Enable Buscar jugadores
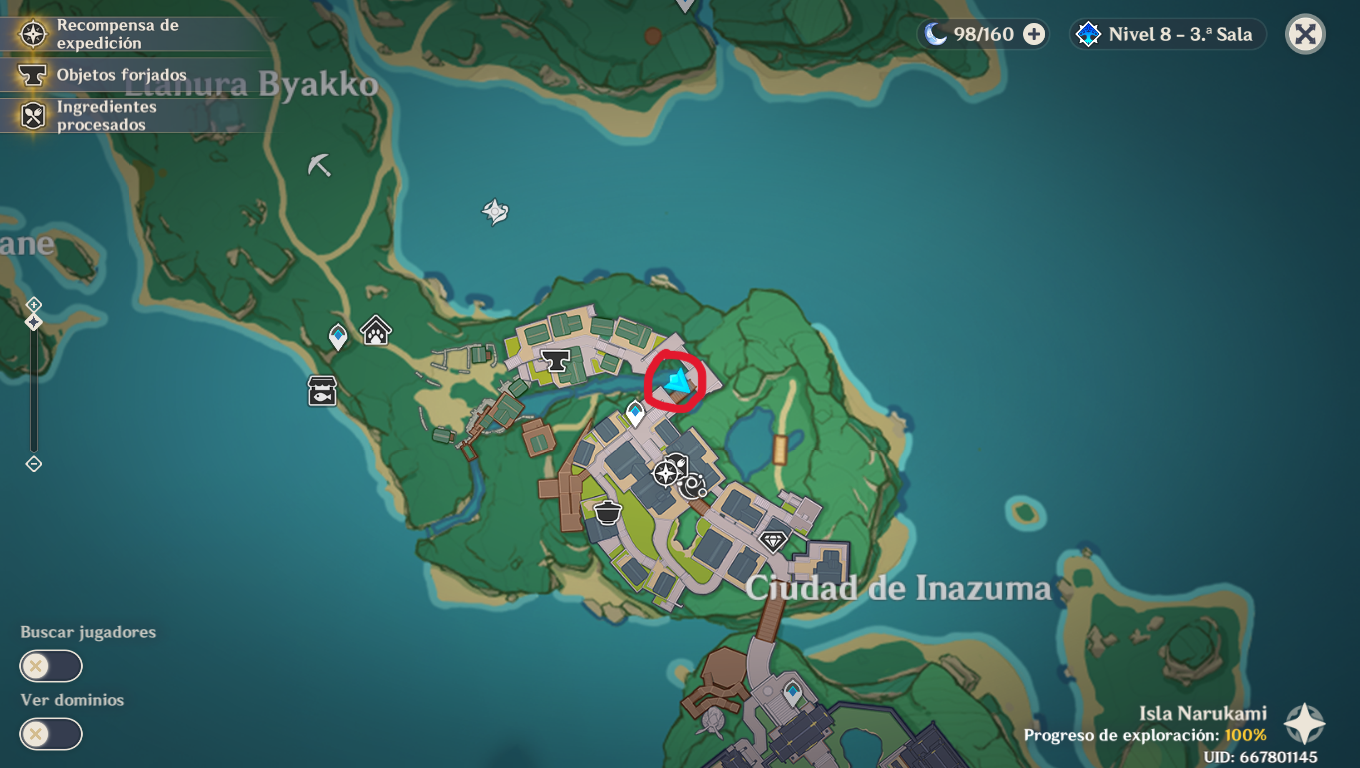The image size is (1360, 768). [x=50, y=666]
